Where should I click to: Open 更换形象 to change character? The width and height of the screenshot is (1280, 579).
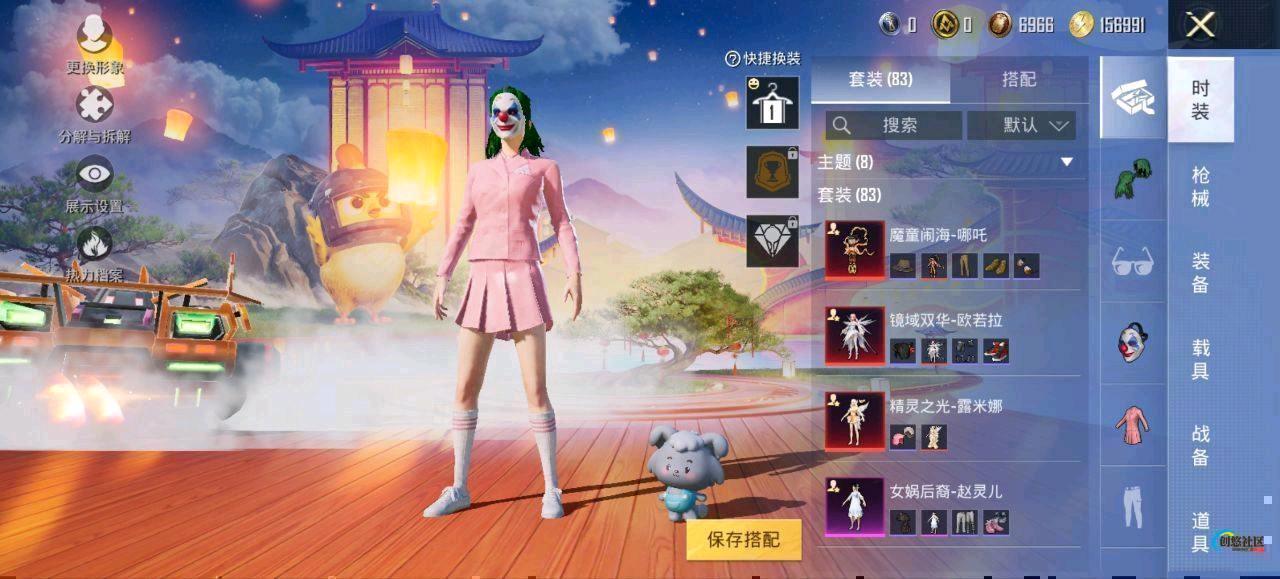pyautogui.click(x=95, y=40)
